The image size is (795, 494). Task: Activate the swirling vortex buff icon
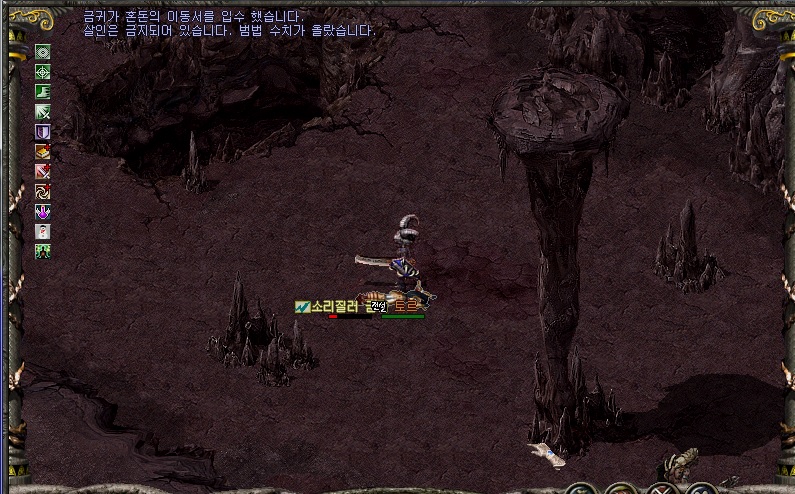[x=43, y=192]
